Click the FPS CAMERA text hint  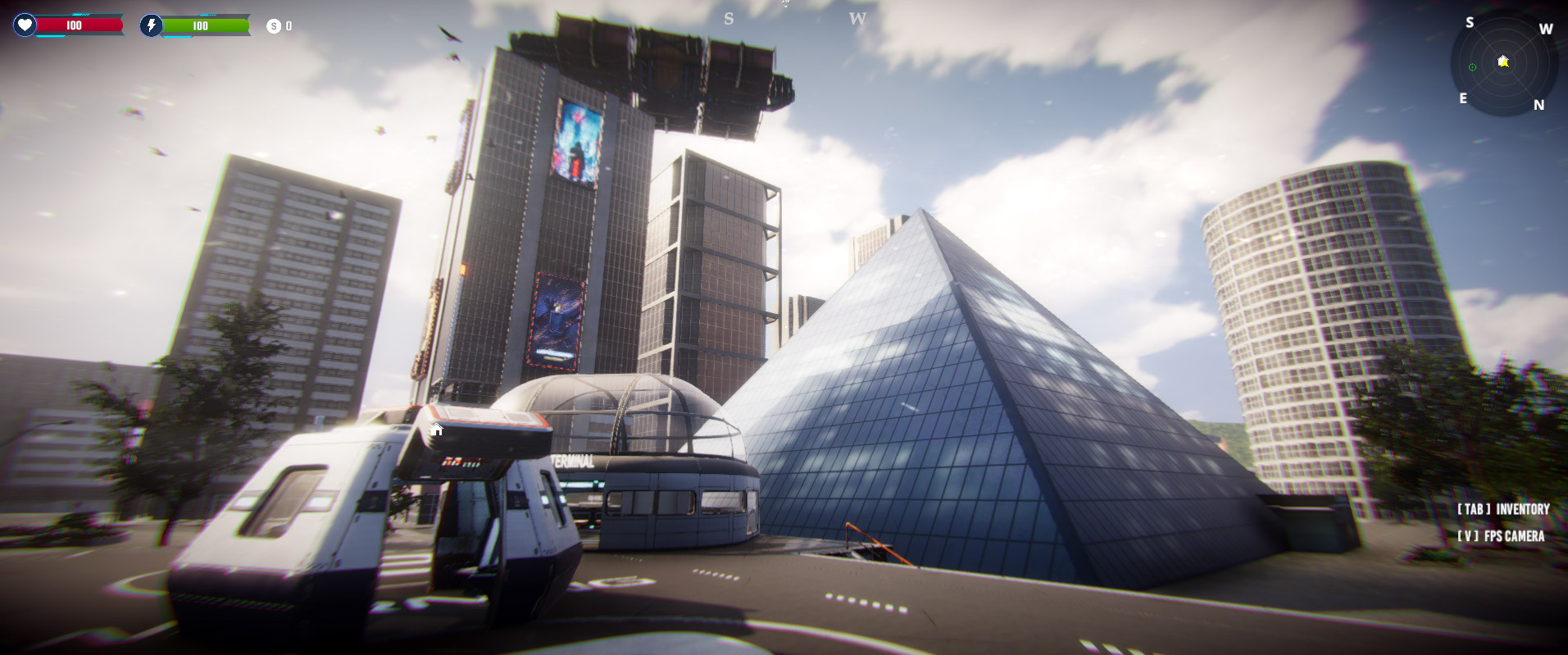coord(1514,536)
